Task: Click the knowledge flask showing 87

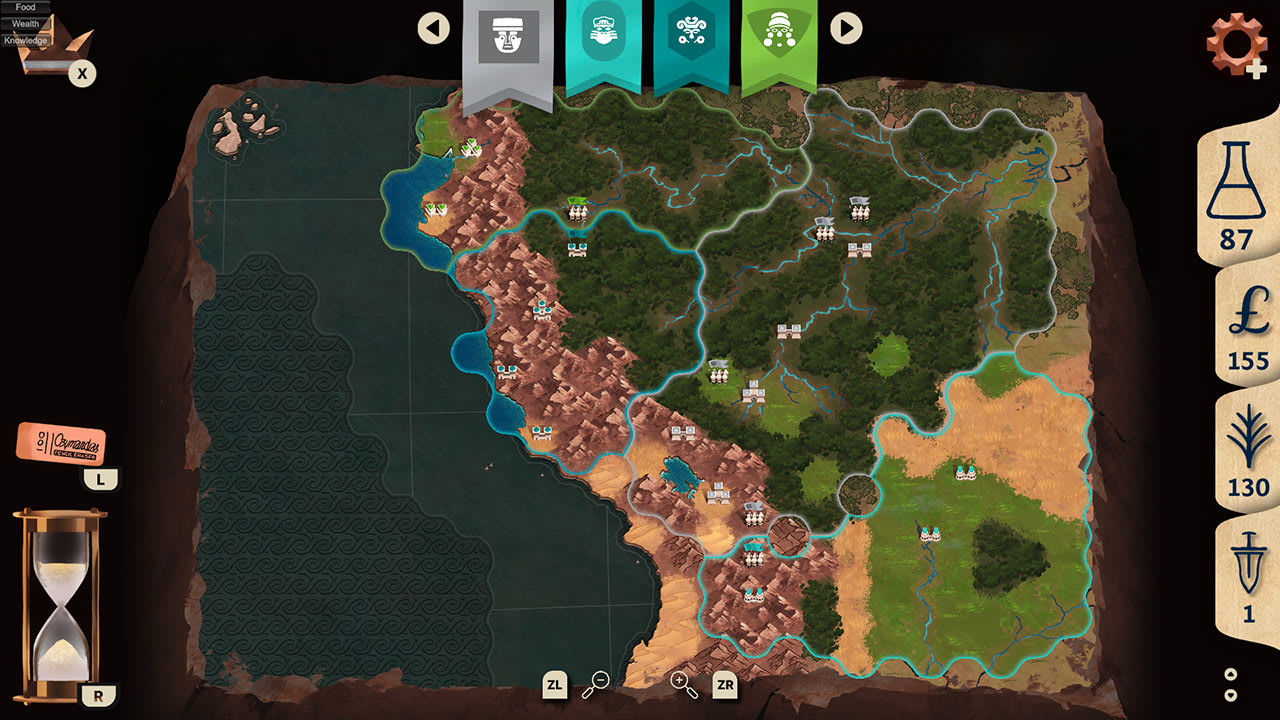Action: pyautogui.click(x=1235, y=200)
